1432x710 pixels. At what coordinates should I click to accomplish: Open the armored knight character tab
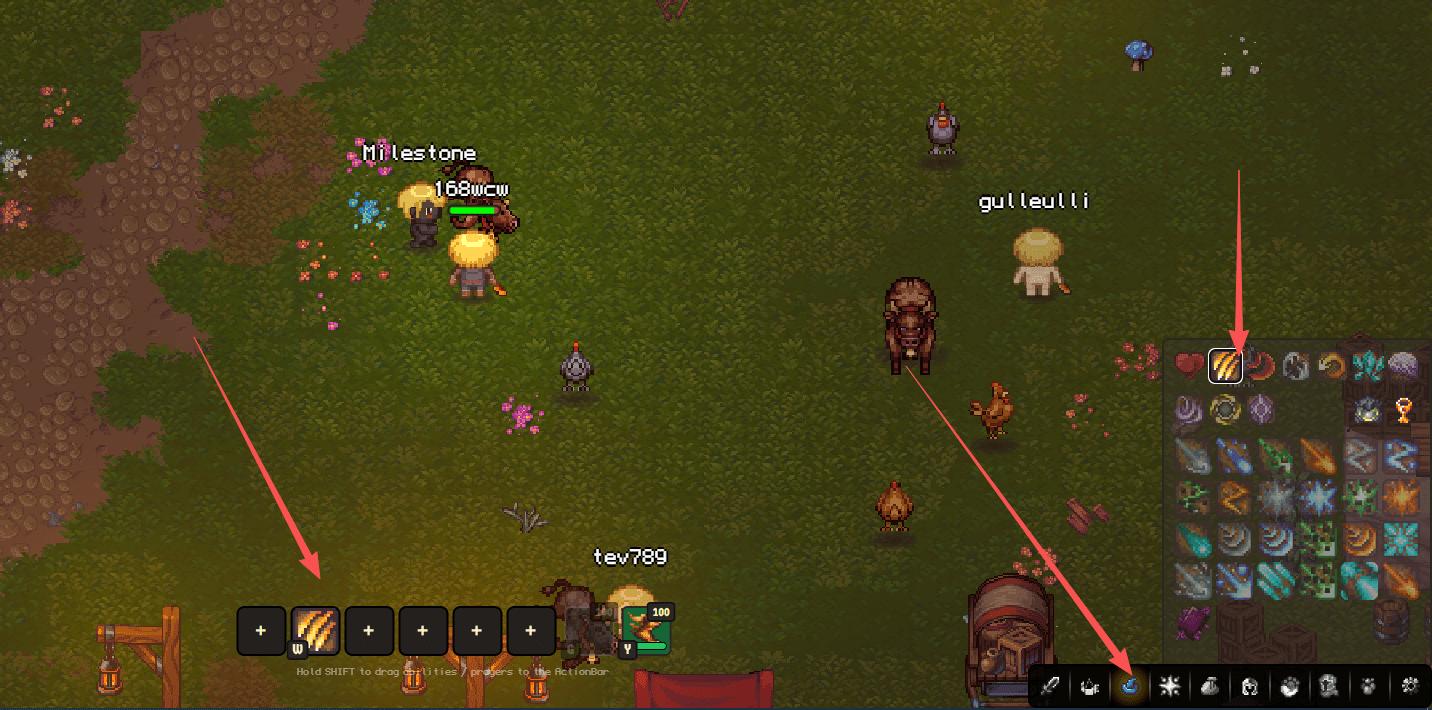pyautogui.click(x=1329, y=686)
